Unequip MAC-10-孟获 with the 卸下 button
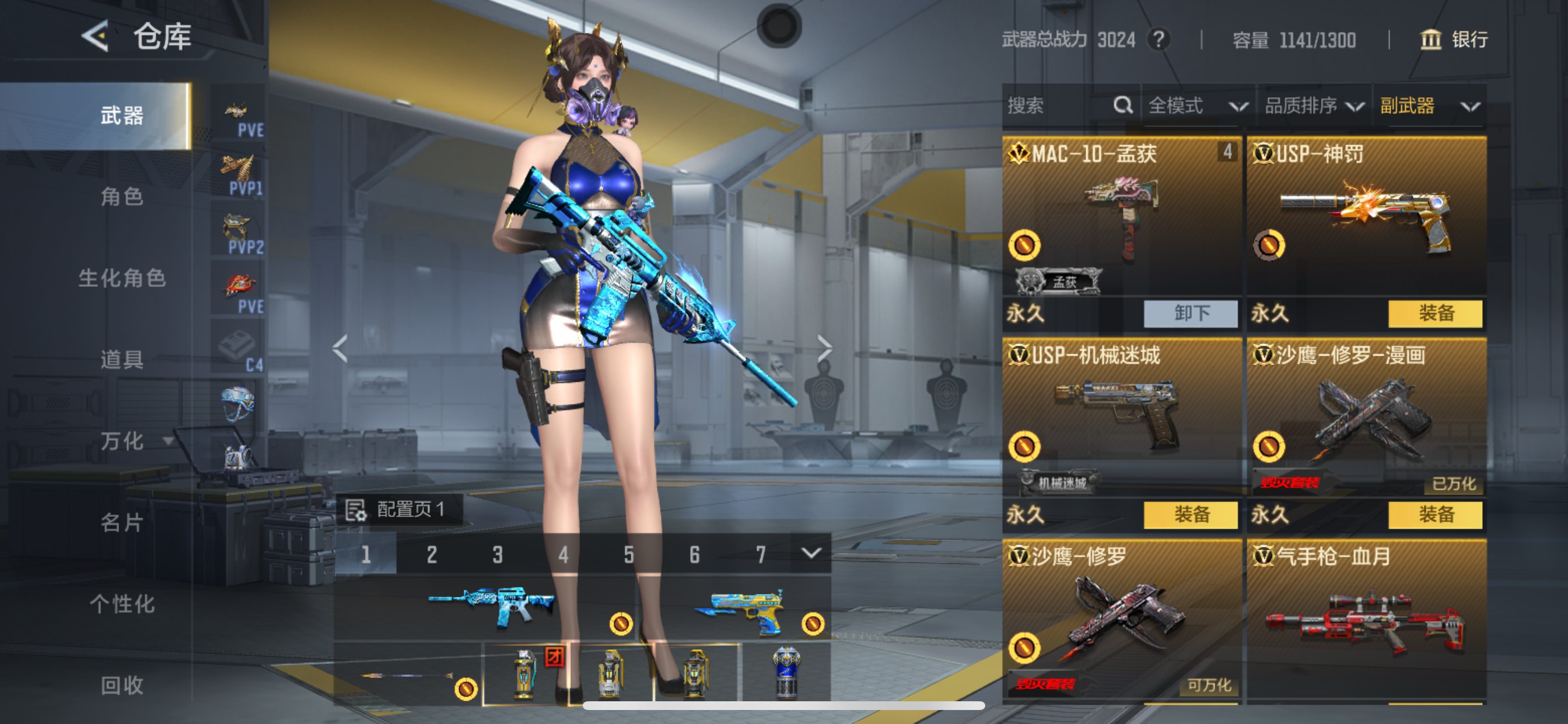This screenshot has width=1568, height=724. click(1191, 314)
